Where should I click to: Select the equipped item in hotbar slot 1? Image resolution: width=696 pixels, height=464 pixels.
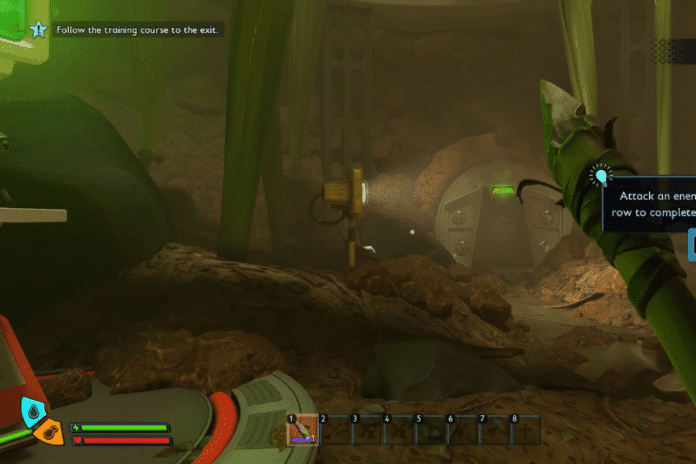click(303, 431)
